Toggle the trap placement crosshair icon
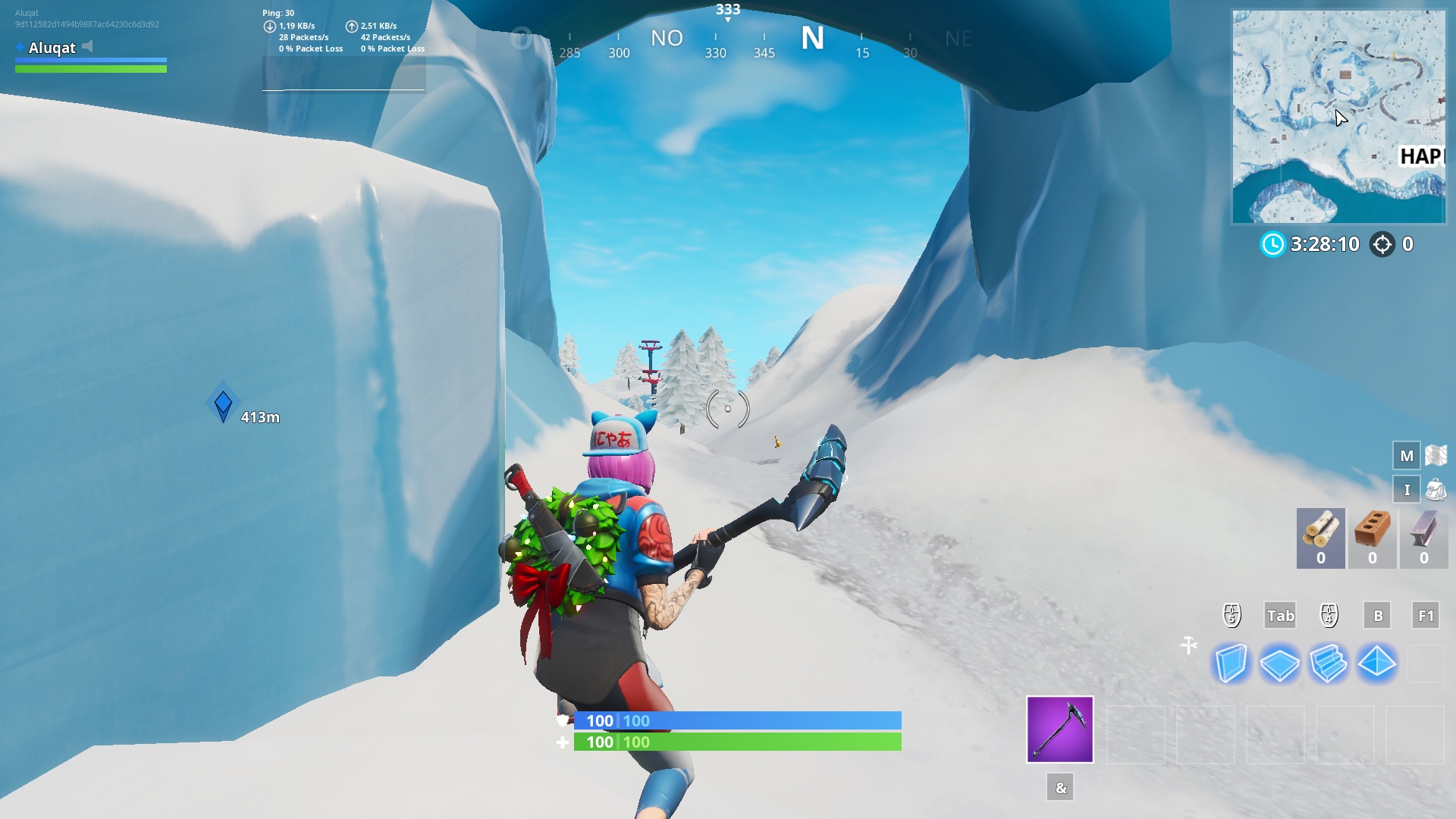1456x819 pixels. click(x=1188, y=646)
